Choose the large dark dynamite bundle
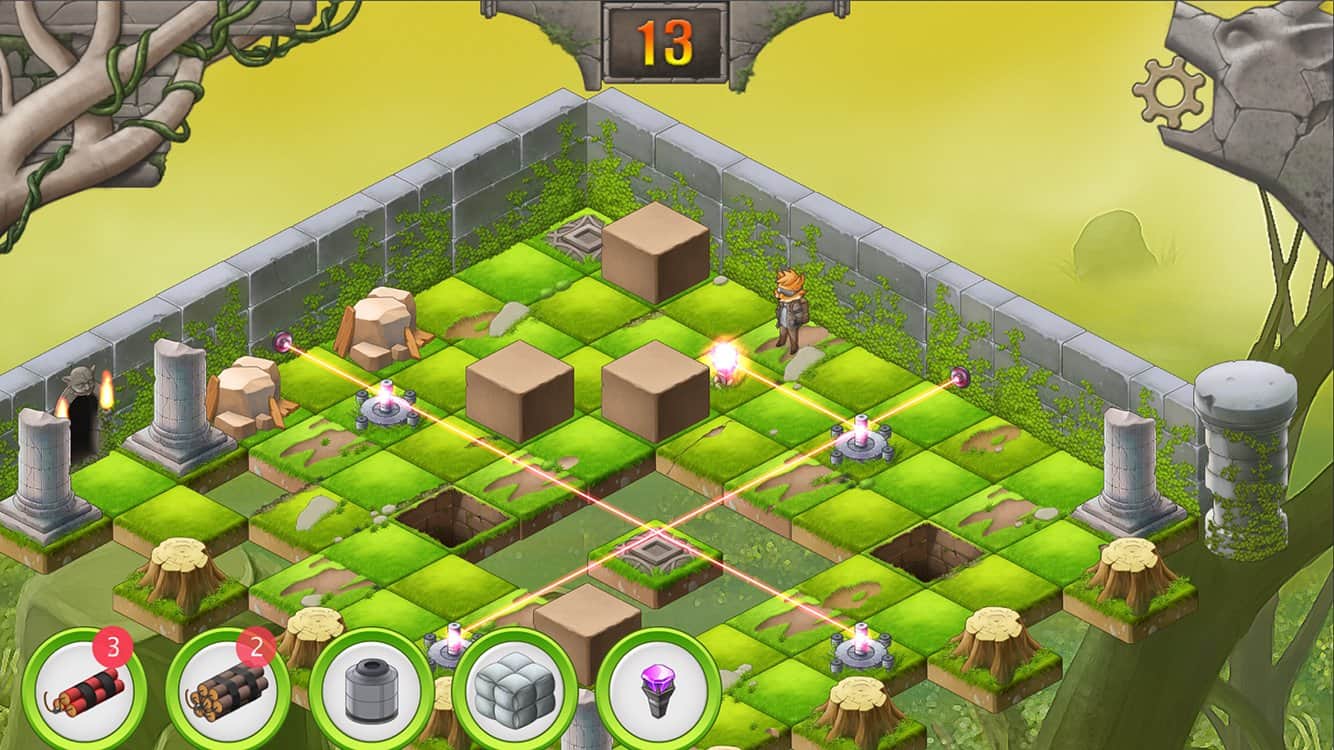This screenshot has height=750, width=1334. pyautogui.click(x=227, y=688)
